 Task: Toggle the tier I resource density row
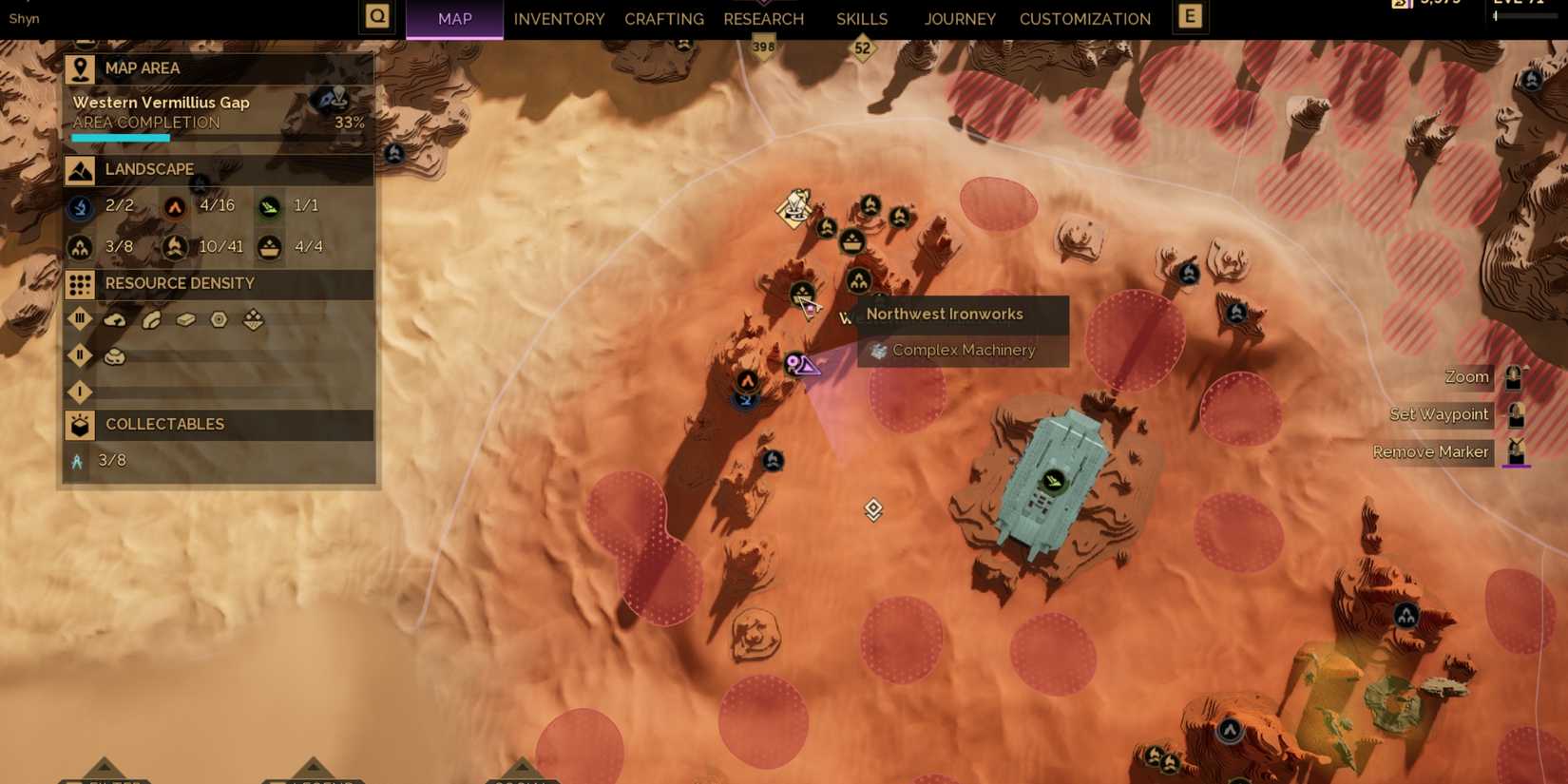(x=80, y=392)
